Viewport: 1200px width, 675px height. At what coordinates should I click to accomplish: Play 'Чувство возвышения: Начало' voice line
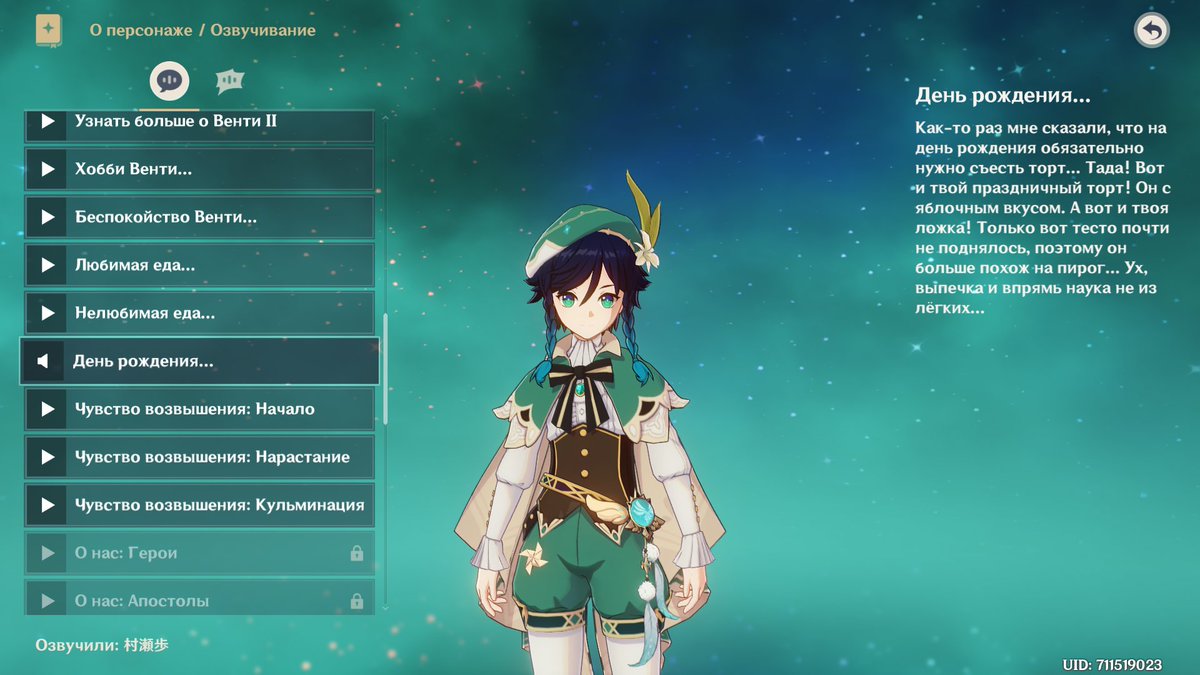pos(47,409)
